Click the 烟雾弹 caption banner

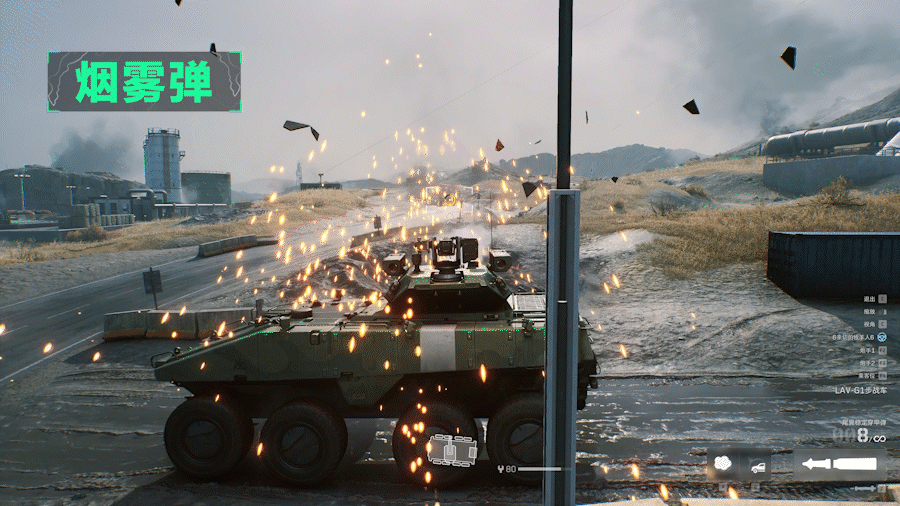pos(144,82)
